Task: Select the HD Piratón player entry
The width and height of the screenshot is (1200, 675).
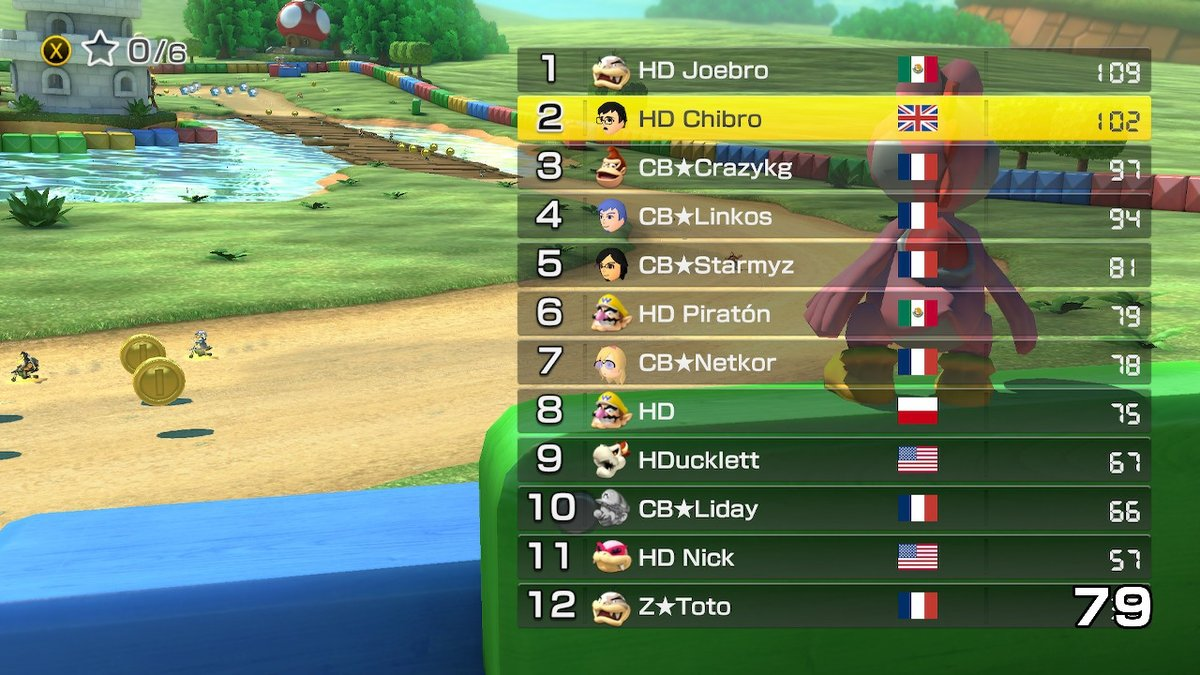Action: [833, 314]
